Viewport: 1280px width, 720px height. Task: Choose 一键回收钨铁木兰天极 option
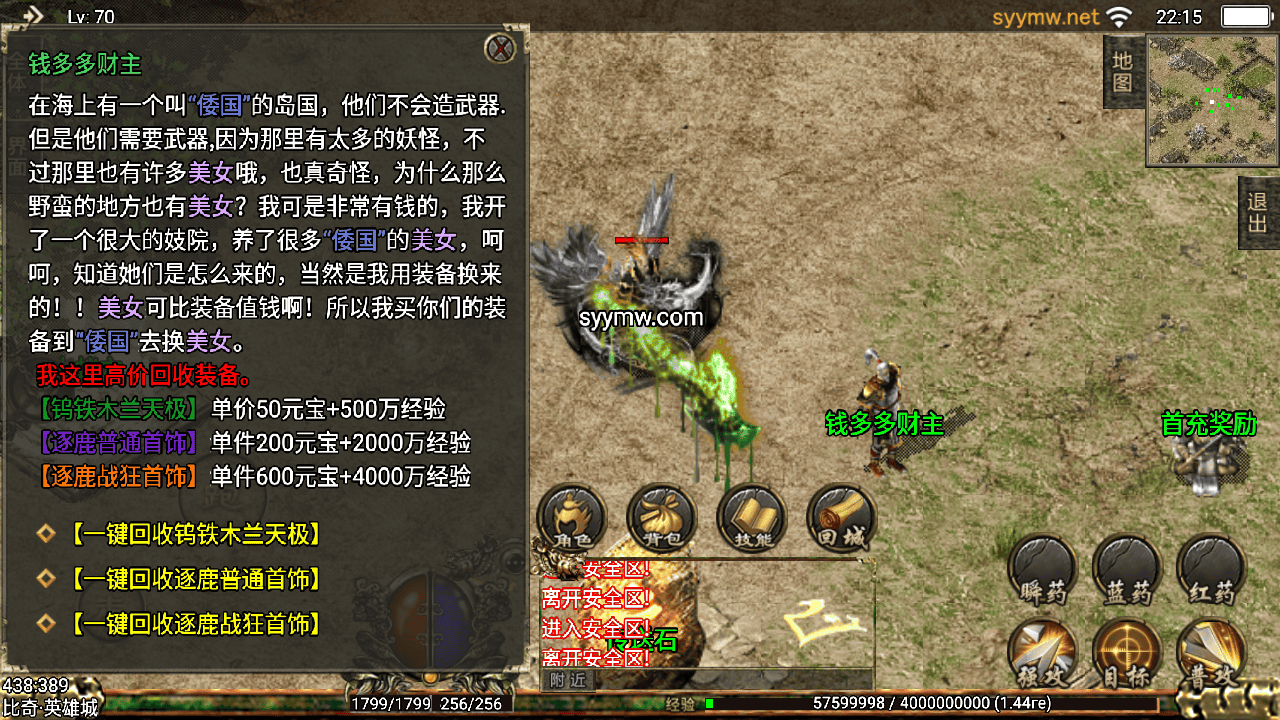pos(195,534)
